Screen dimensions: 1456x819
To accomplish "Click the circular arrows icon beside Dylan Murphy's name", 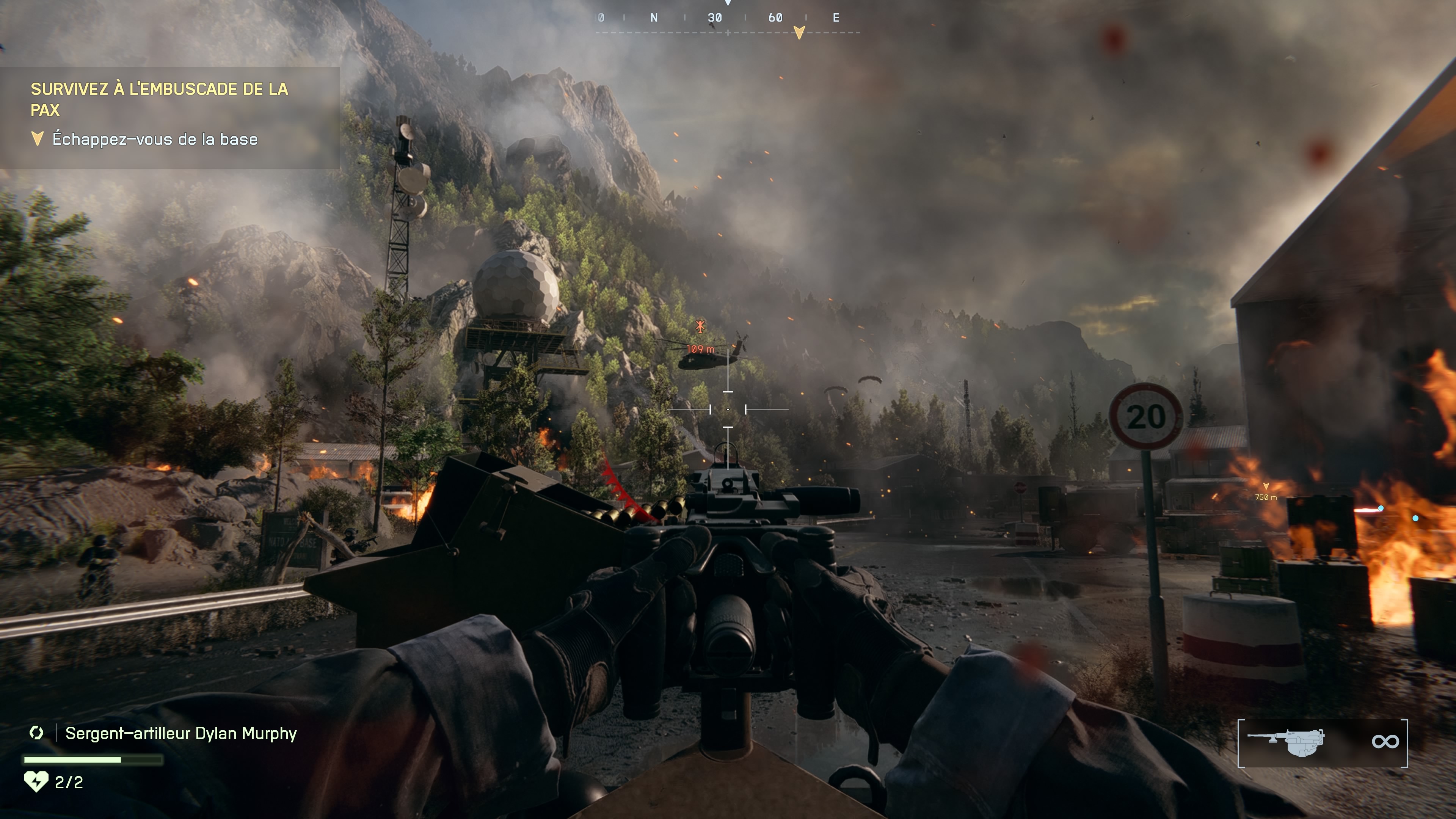I will [x=37, y=733].
